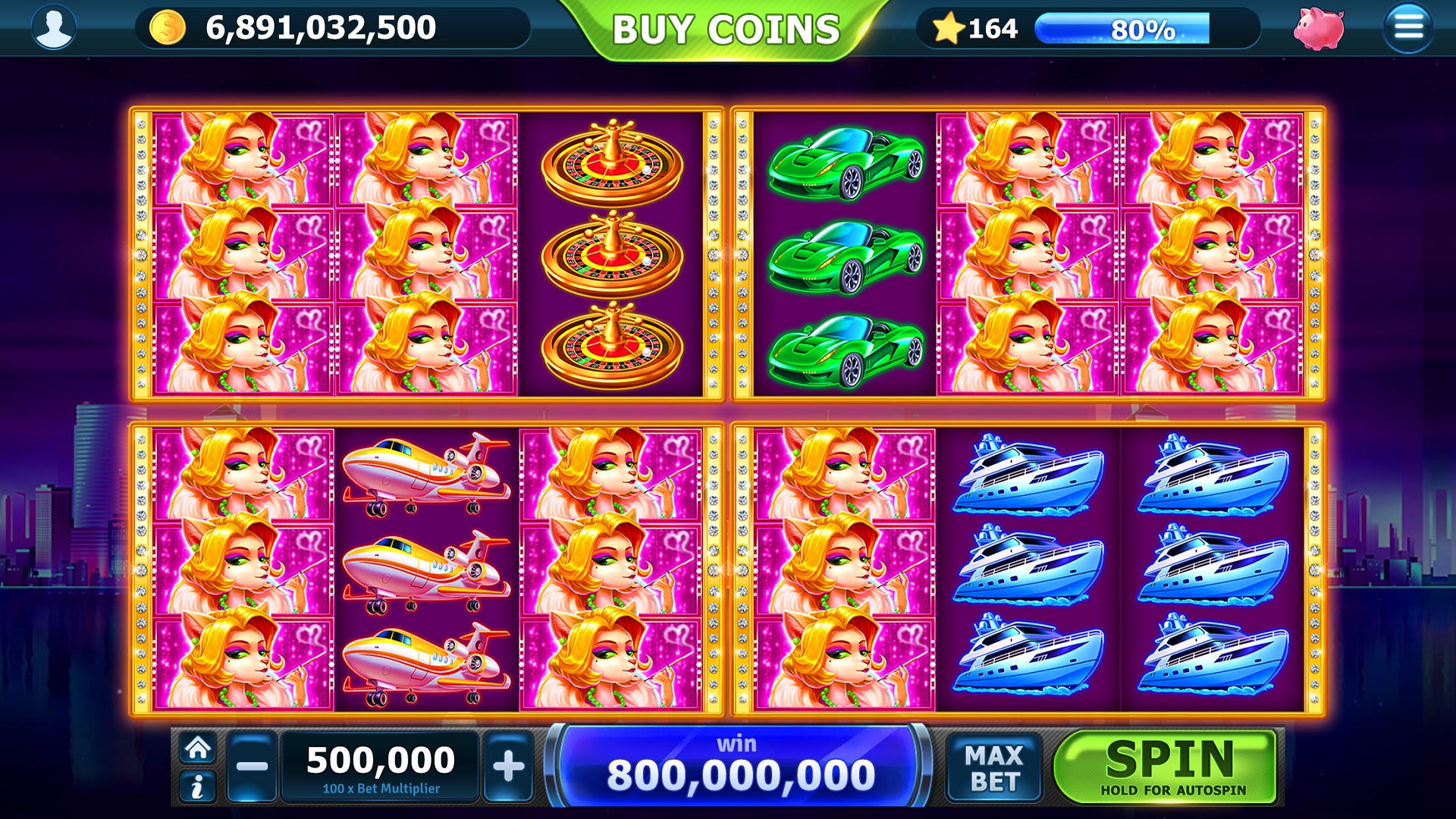Open the player profile avatar
The width and height of the screenshot is (1456, 819).
(x=53, y=28)
